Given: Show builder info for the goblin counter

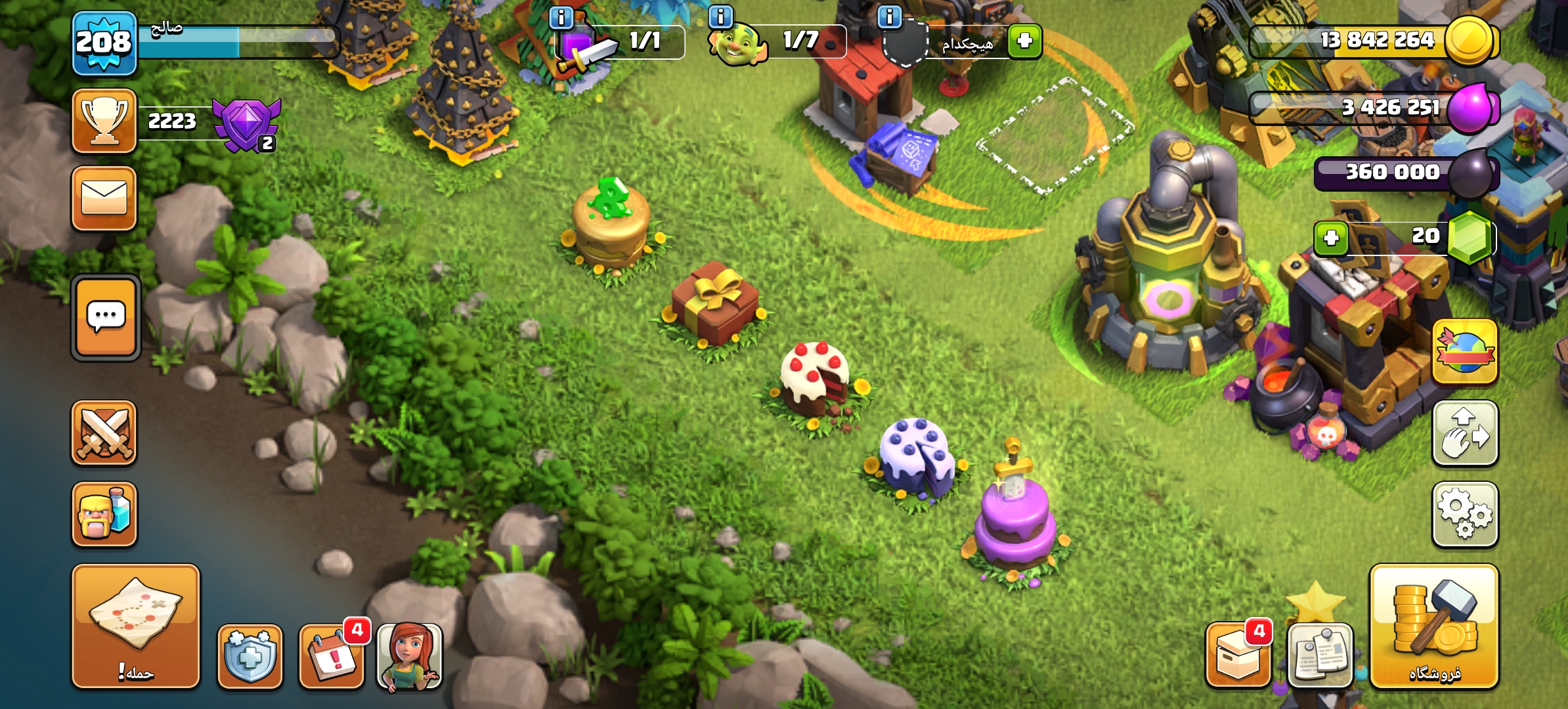Looking at the screenshot, I should click(721, 16).
